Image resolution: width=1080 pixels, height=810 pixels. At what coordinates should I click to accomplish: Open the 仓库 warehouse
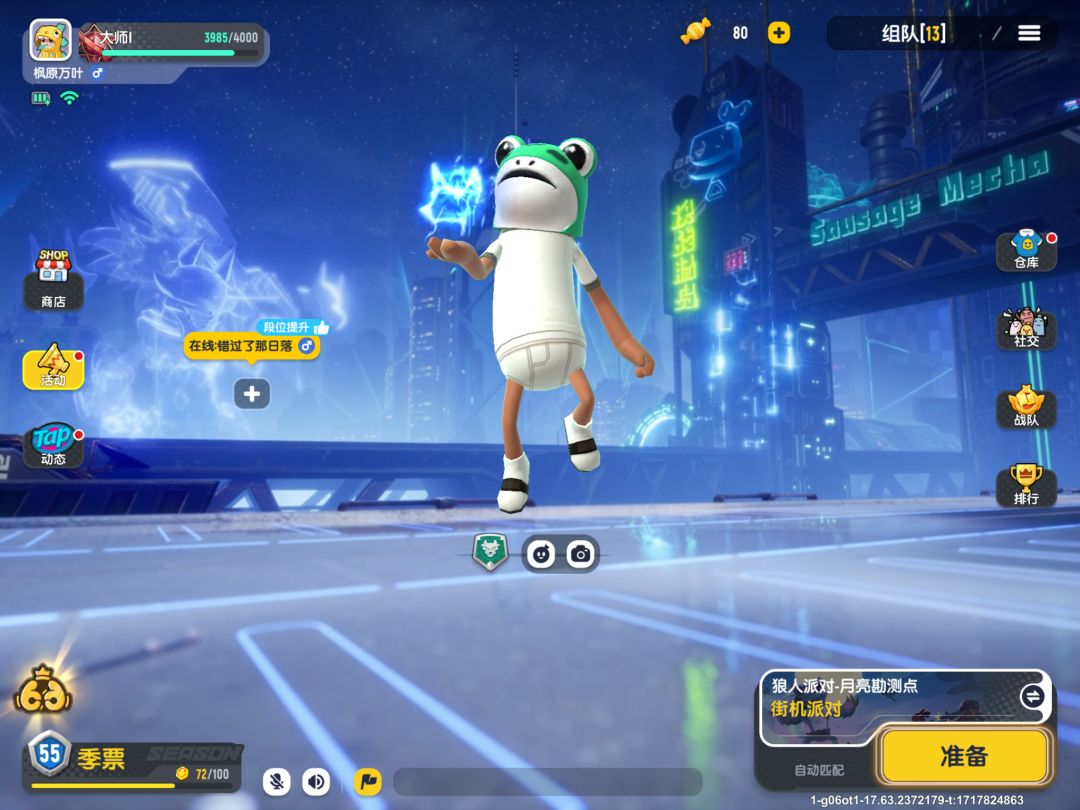(x=1026, y=250)
